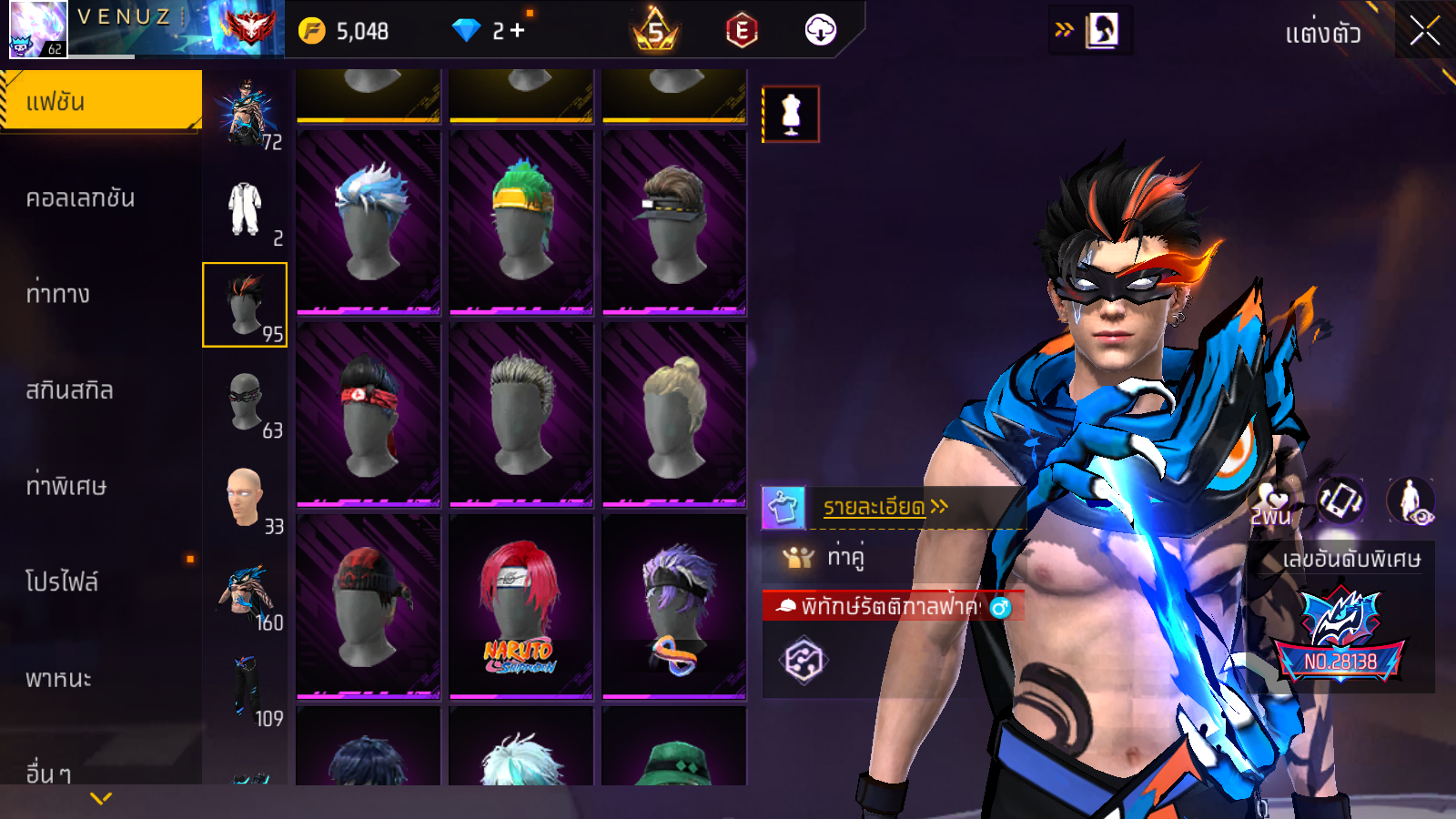This screenshot has width=1456, height=819.
Task: Select the white and blue spiky hairstyle
Action: click(369, 223)
